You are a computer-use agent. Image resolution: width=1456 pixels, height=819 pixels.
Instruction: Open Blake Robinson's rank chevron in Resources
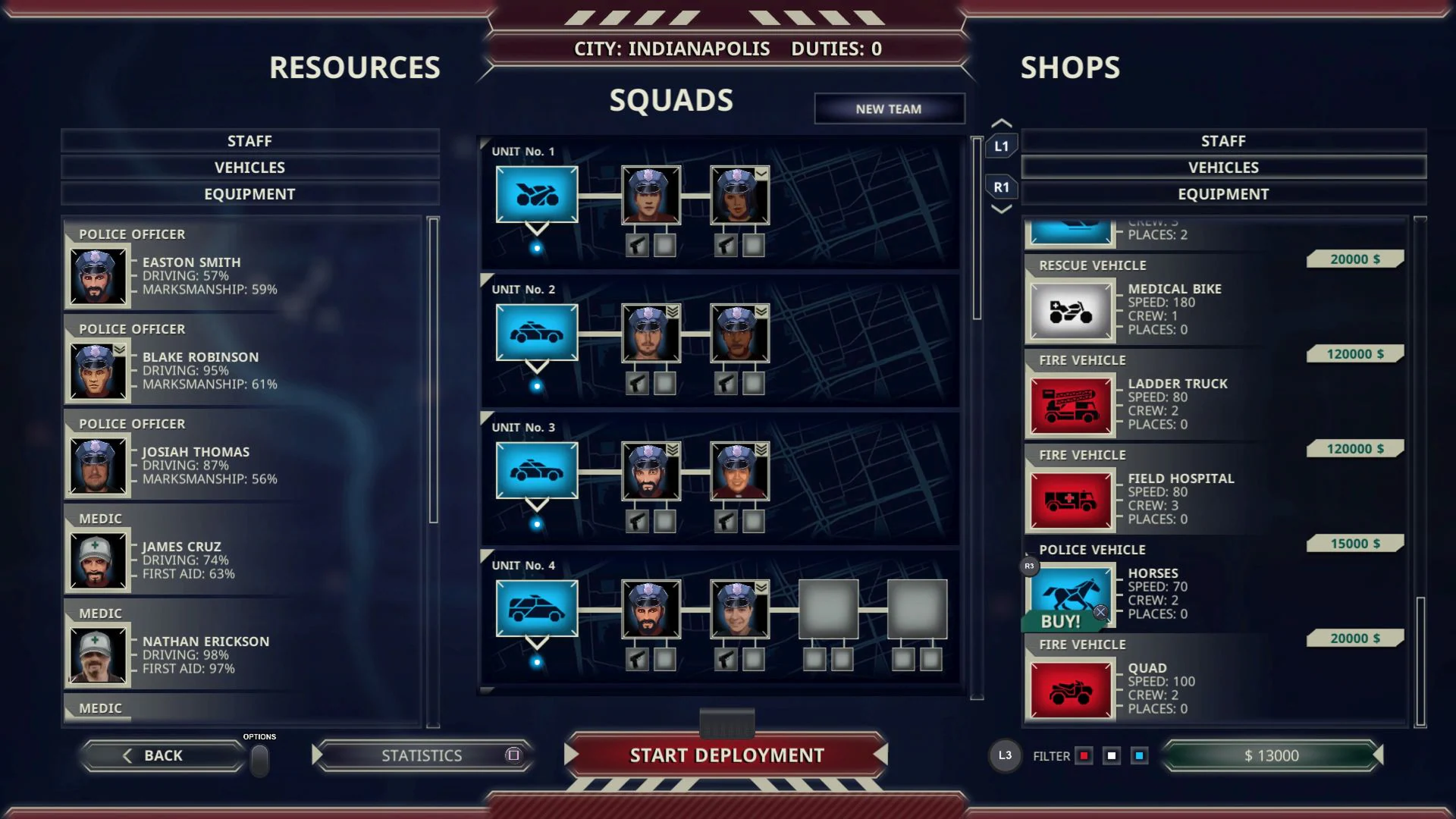coord(120,348)
